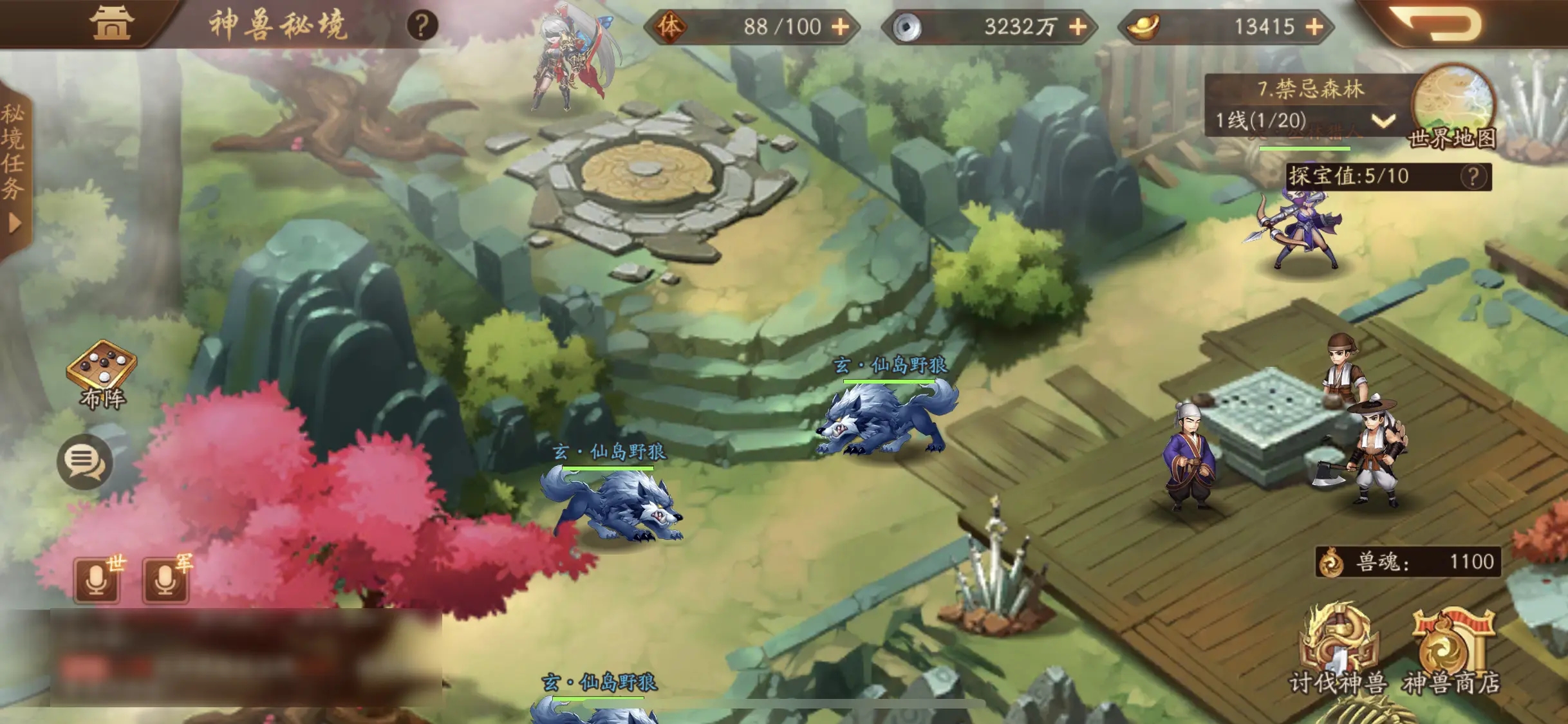
Task: Open the help ? next to 神兽秘境 title
Action: click(421, 26)
